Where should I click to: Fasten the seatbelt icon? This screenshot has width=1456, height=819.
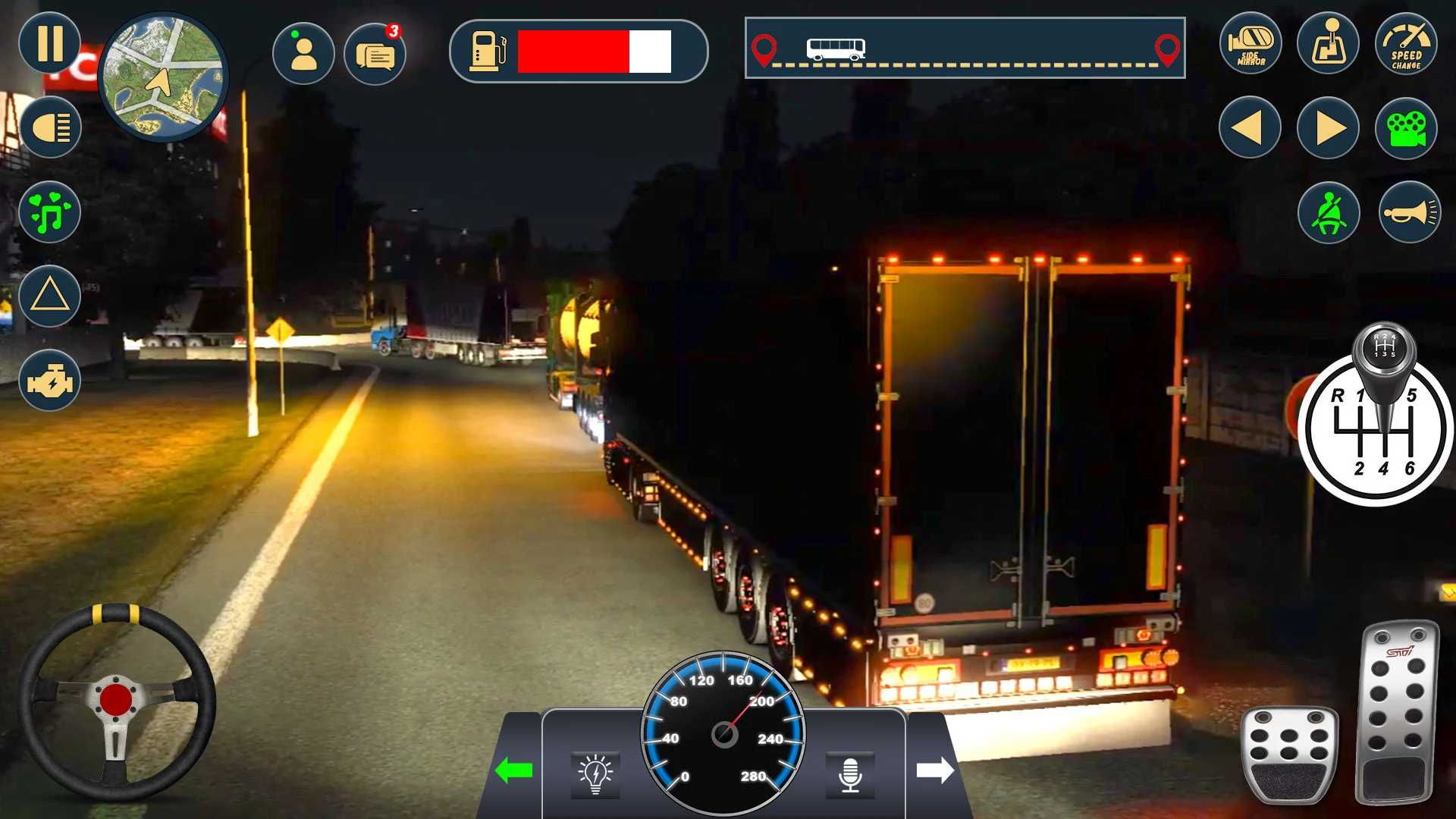coord(1329,213)
